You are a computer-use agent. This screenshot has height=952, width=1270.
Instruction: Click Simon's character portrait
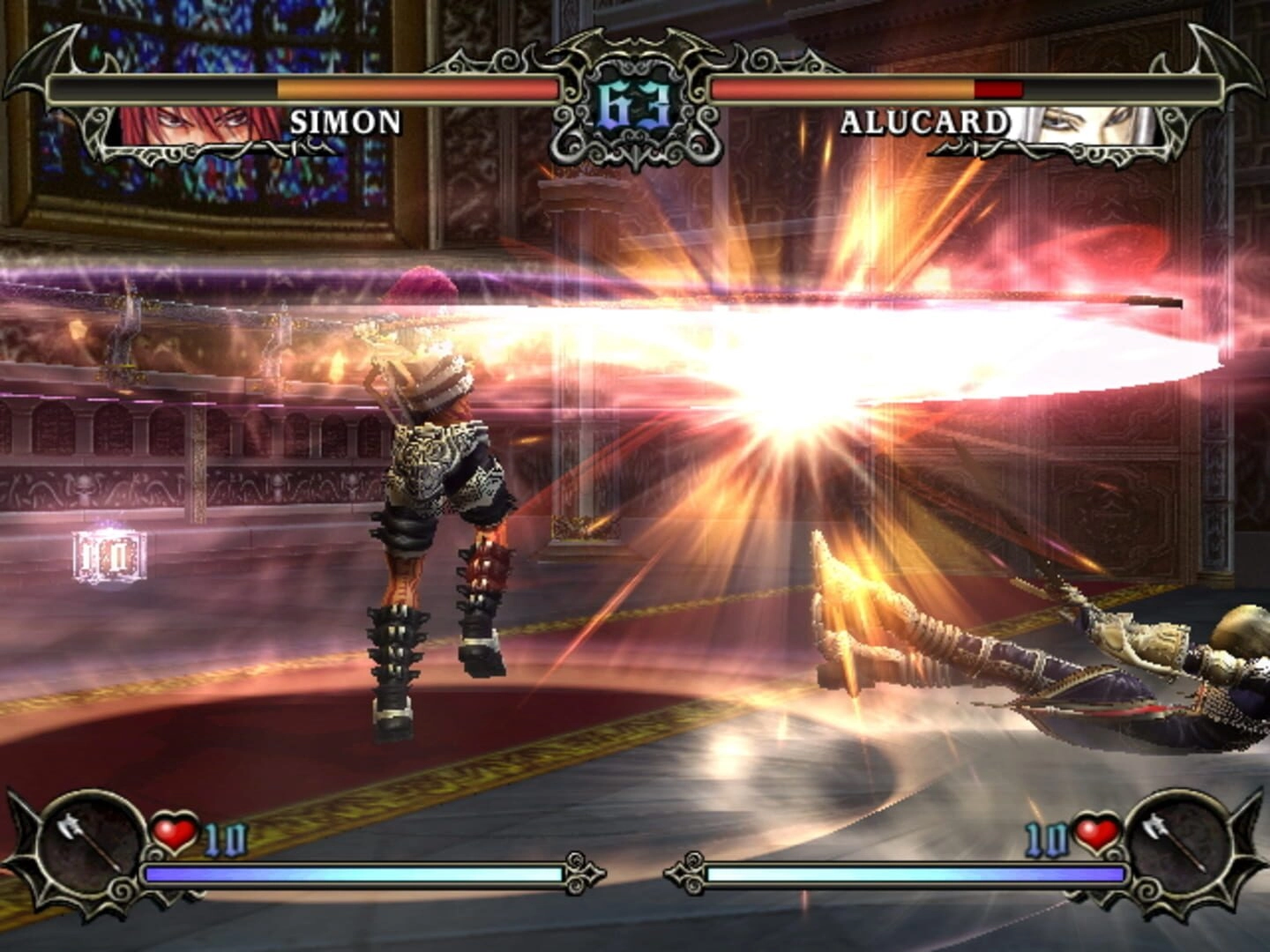click(198, 124)
